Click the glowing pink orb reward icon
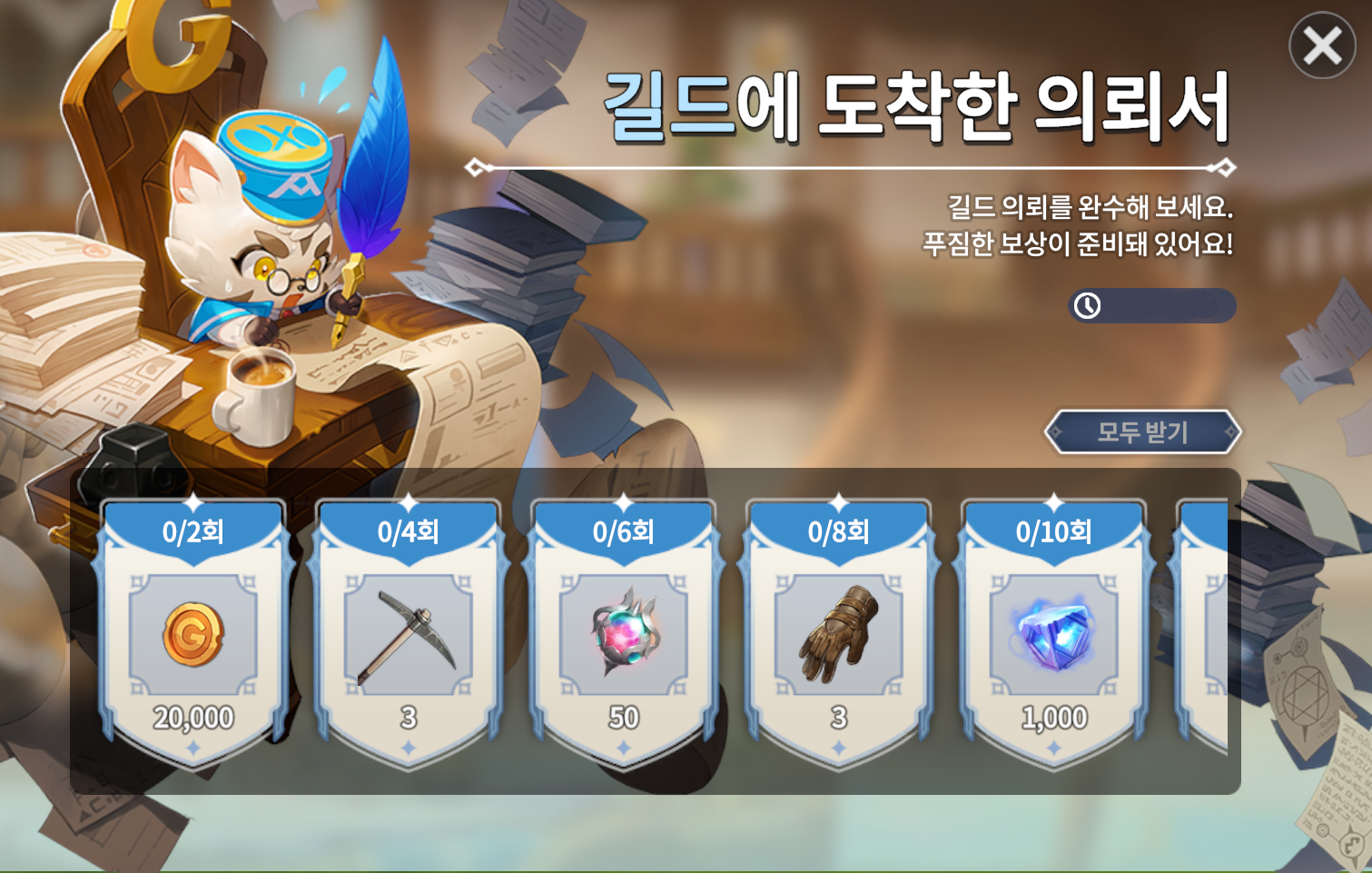Screen dimensions: 1372x873 tap(622, 634)
